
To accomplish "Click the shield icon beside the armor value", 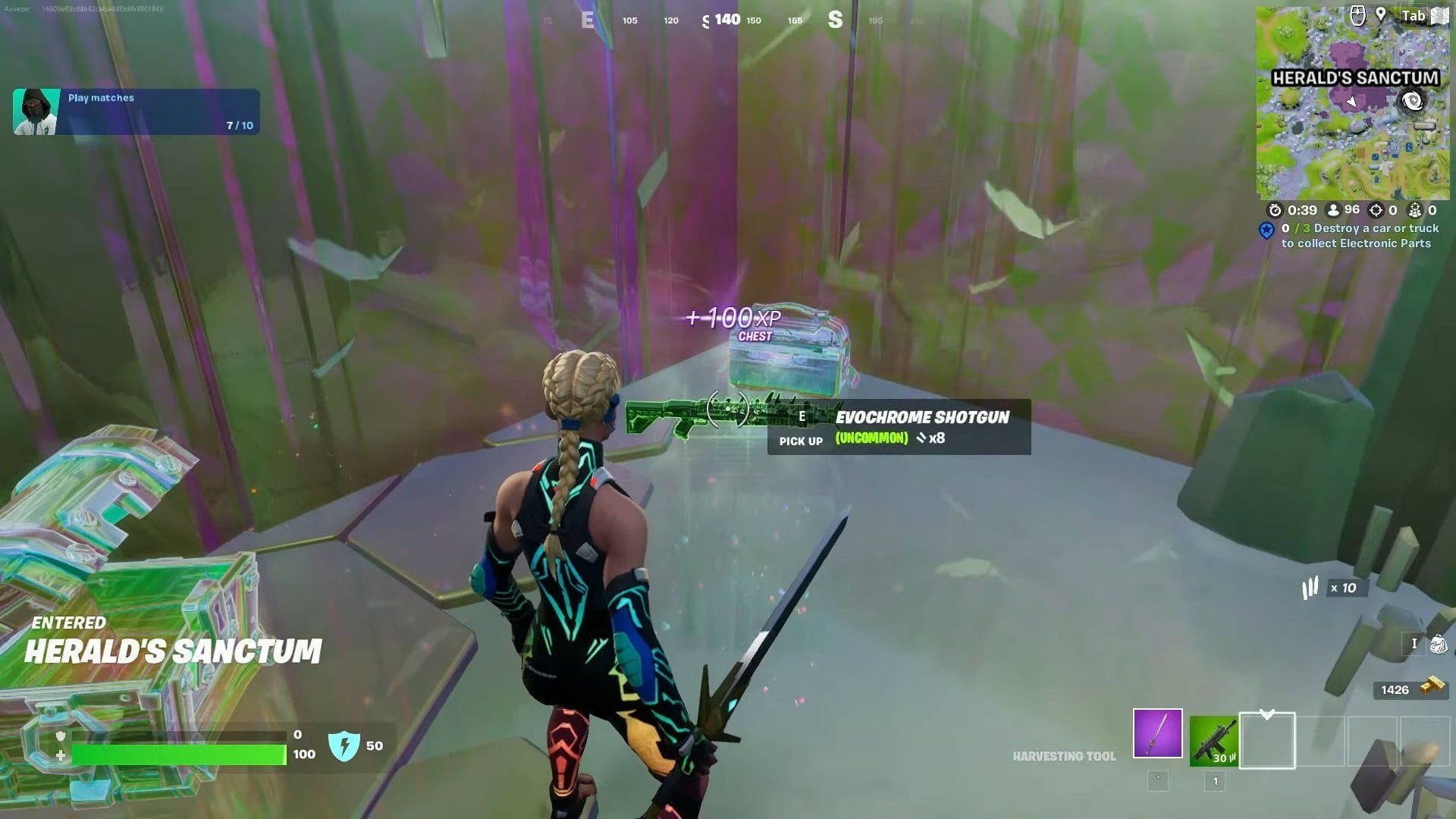I will click(345, 744).
